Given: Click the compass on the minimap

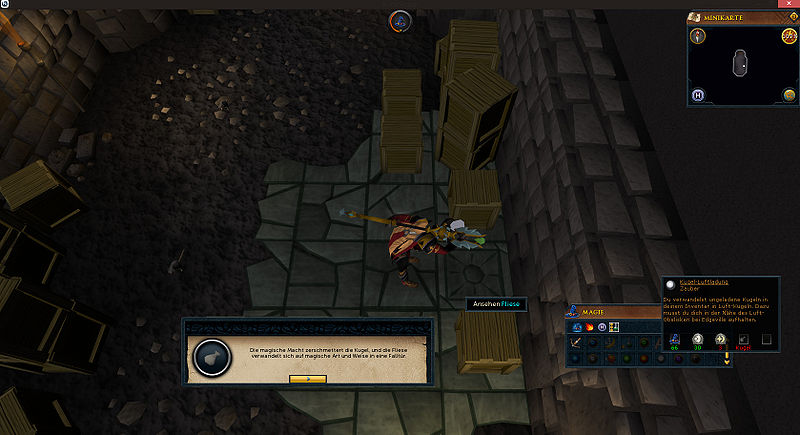Looking at the screenshot, I should [x=699, y=36].
